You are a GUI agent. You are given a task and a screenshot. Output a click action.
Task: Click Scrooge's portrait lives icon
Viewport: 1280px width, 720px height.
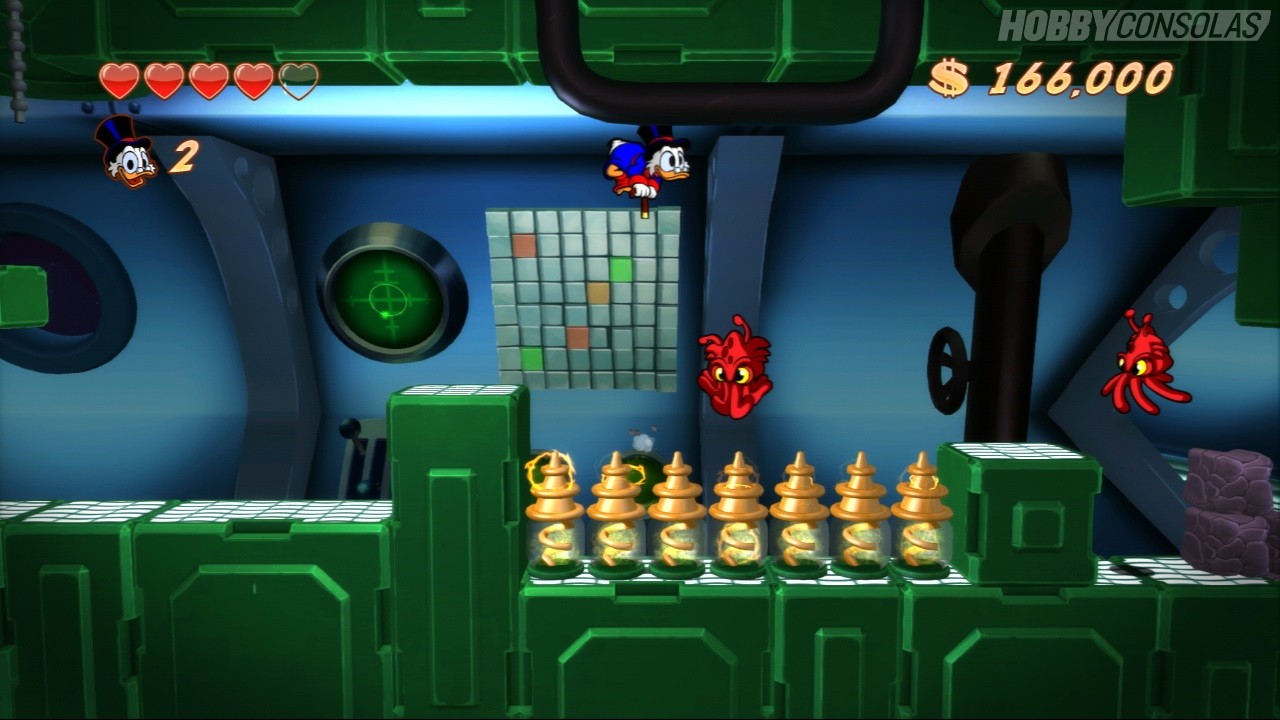click(127, 153)
